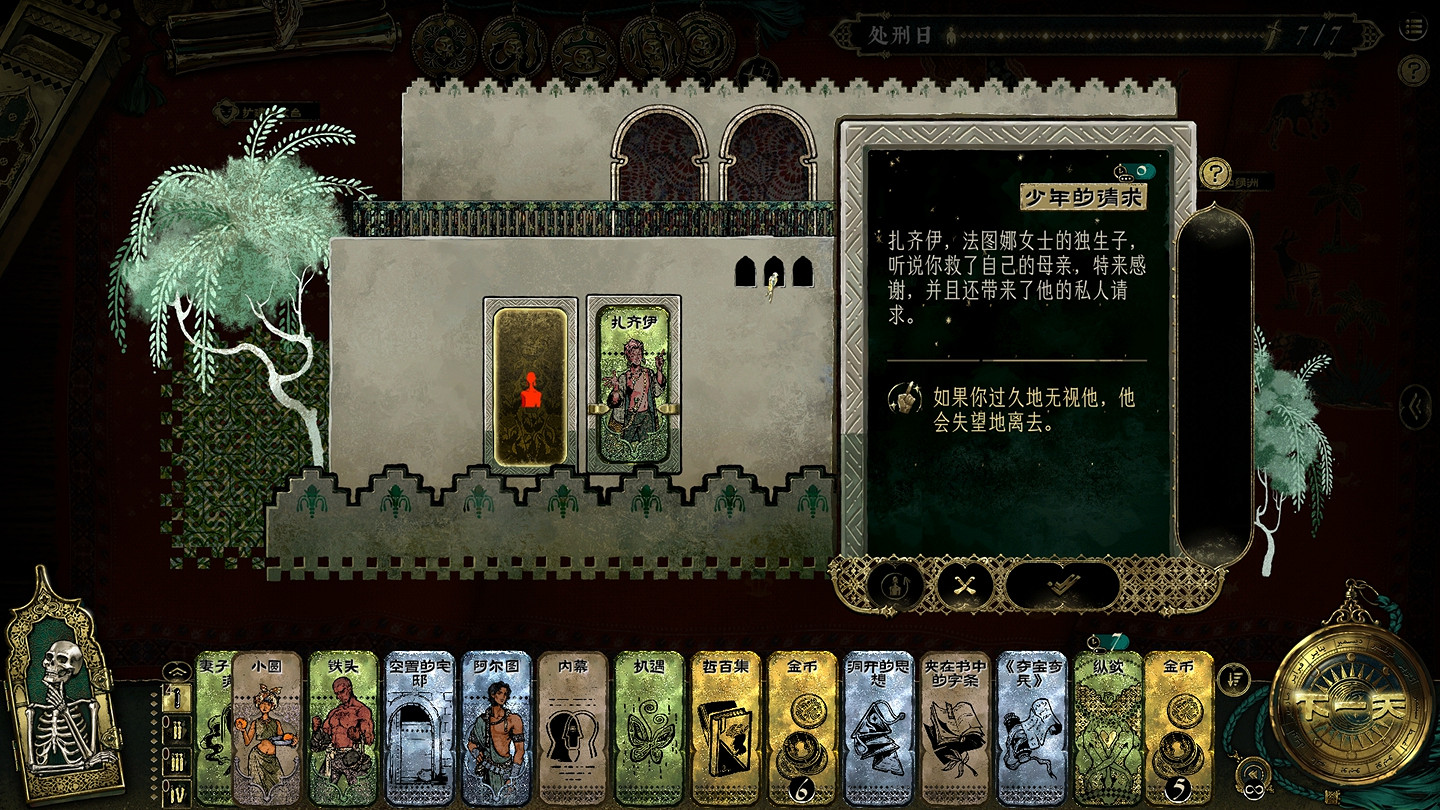Toggle the infinity symbol switch at bottom right
This screenshot has width=1440, height=810.
click(x=1253, y=789)
